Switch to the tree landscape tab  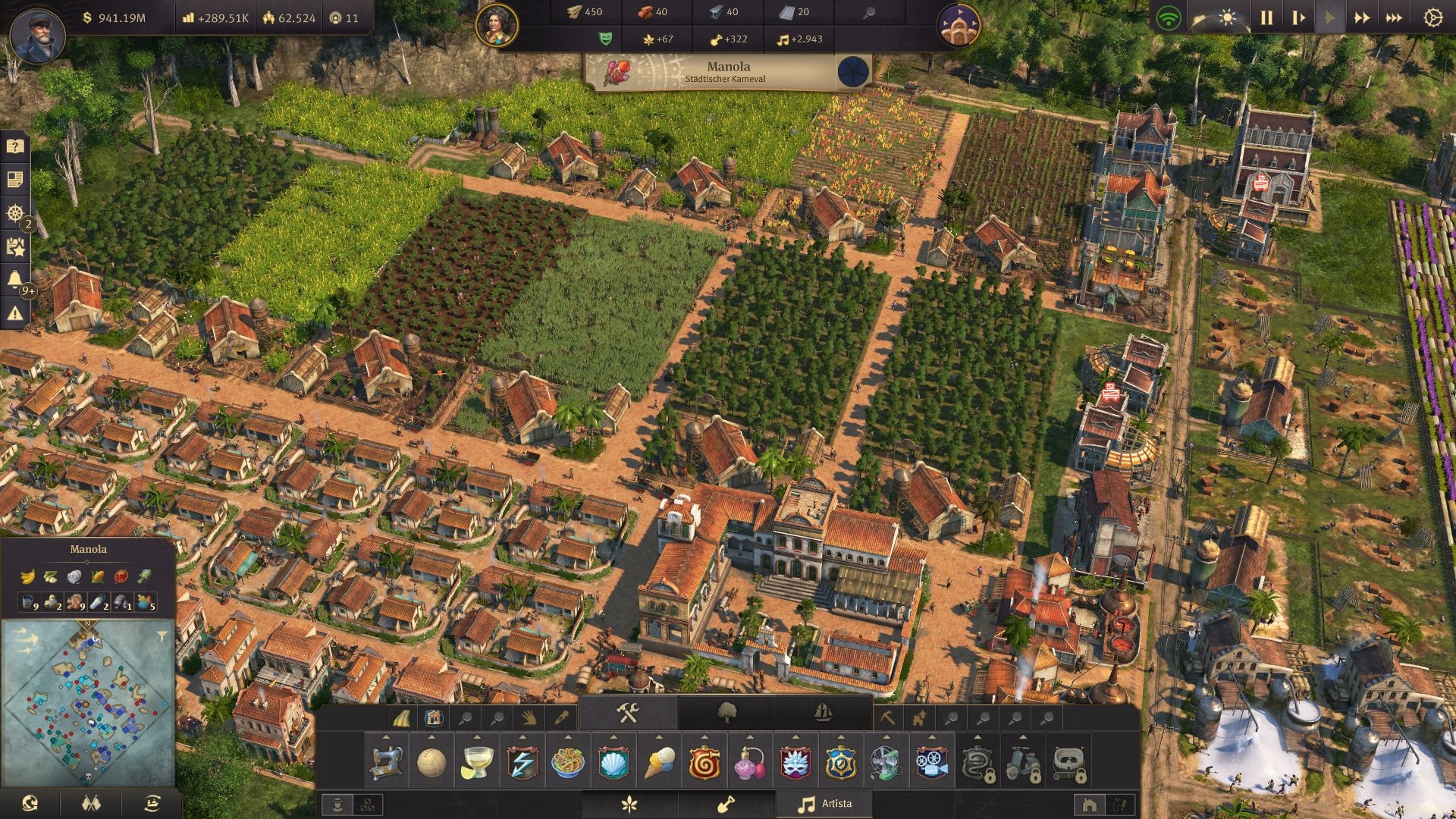point(726,713)
